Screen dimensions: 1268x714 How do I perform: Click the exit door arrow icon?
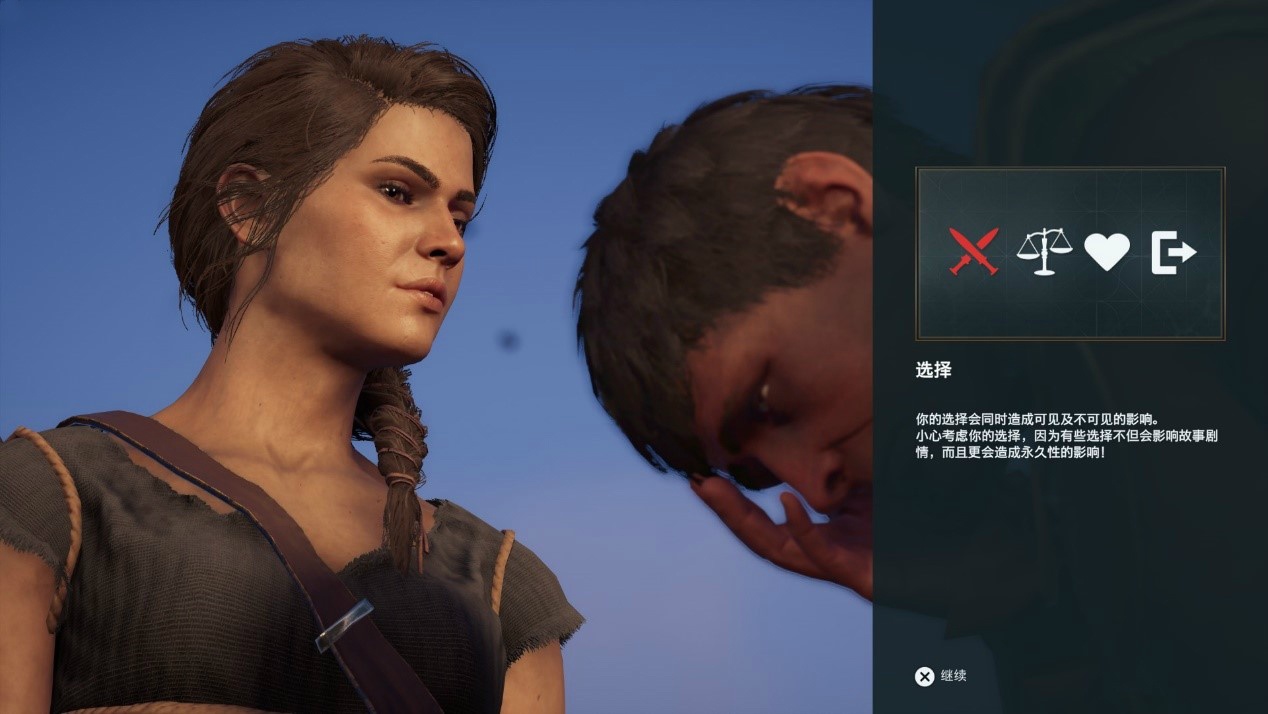point(1173,252)
